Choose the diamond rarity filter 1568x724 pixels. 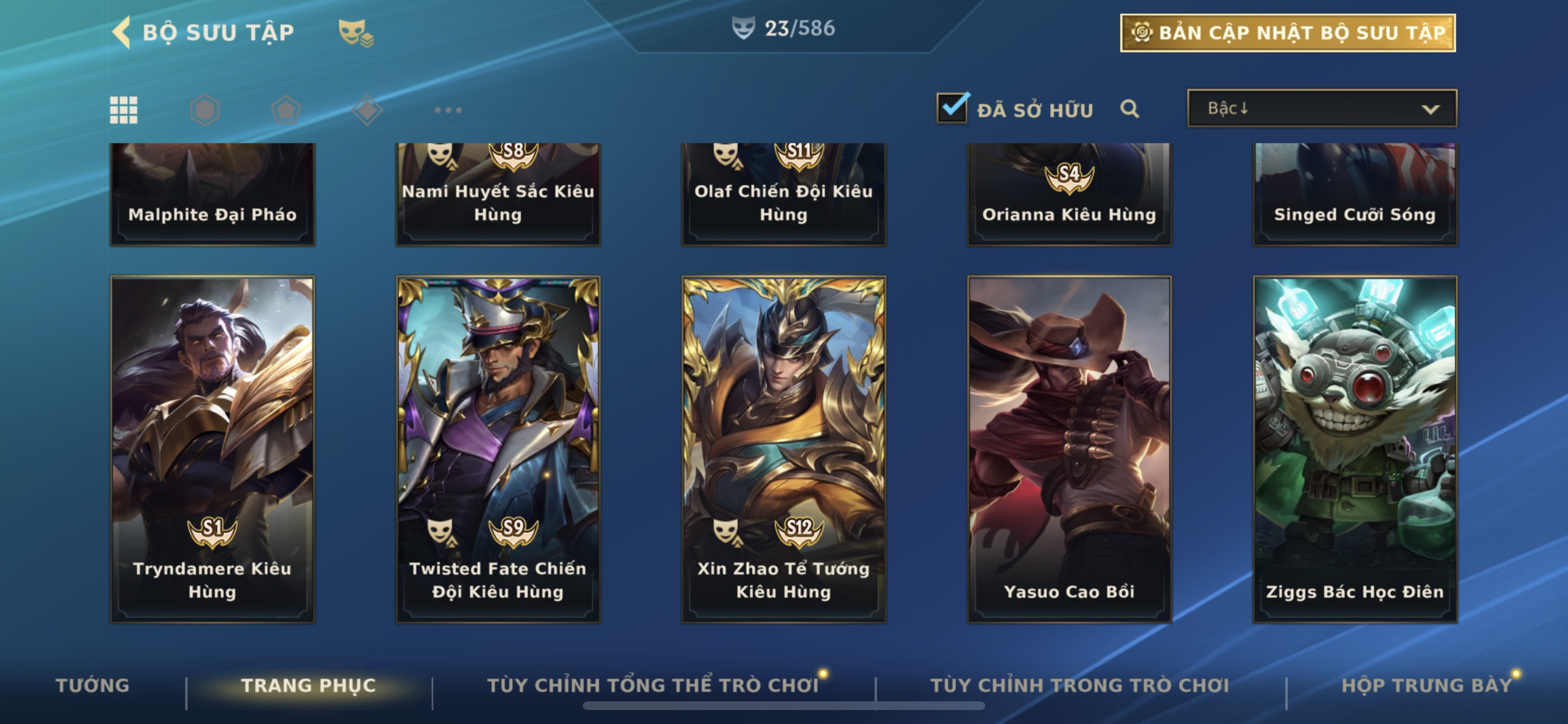click(x=367, y=110)
